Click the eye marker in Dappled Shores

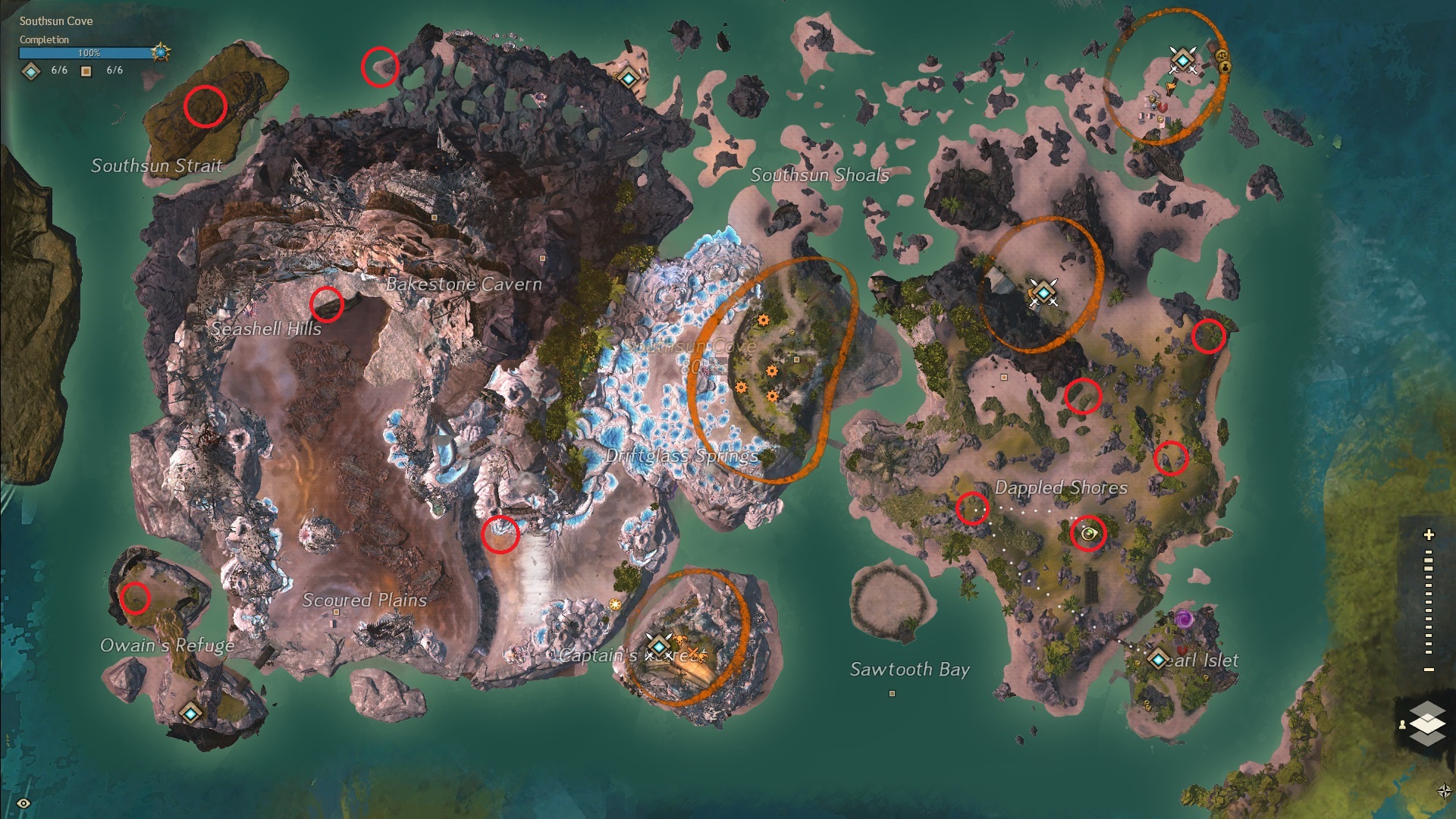coord(1090,534)
